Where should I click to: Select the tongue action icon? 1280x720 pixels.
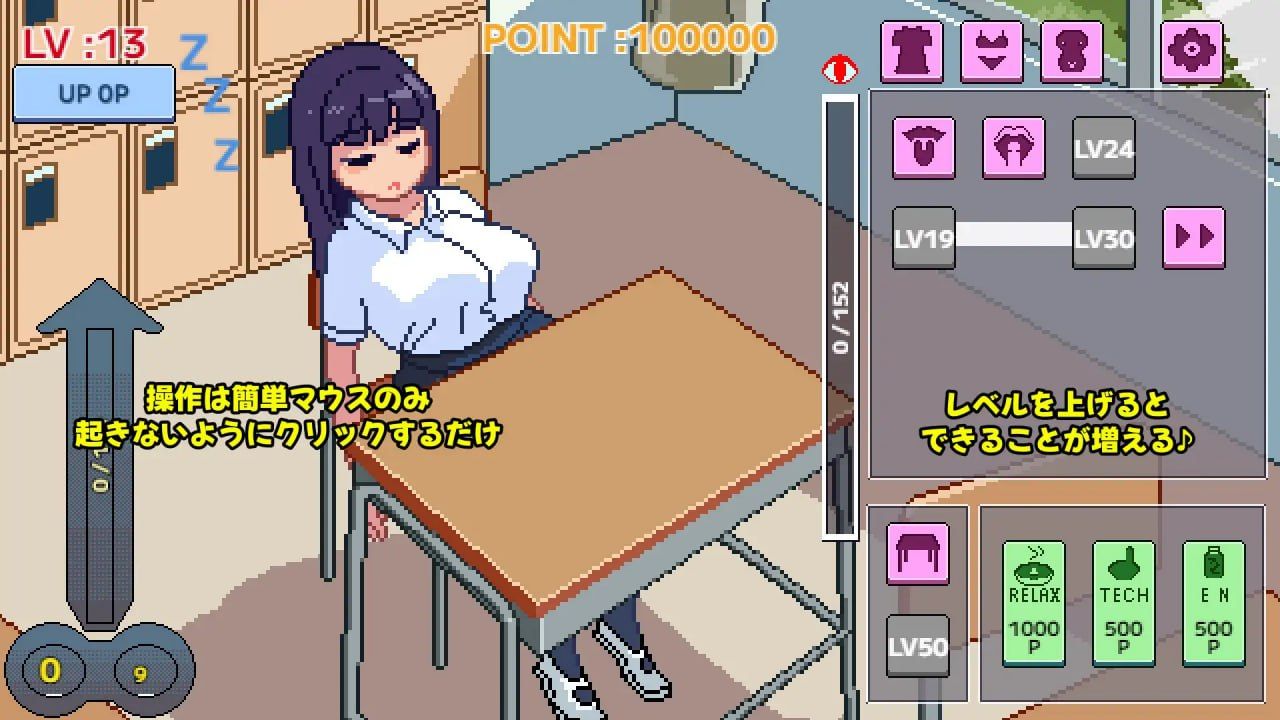coord(924,149)
